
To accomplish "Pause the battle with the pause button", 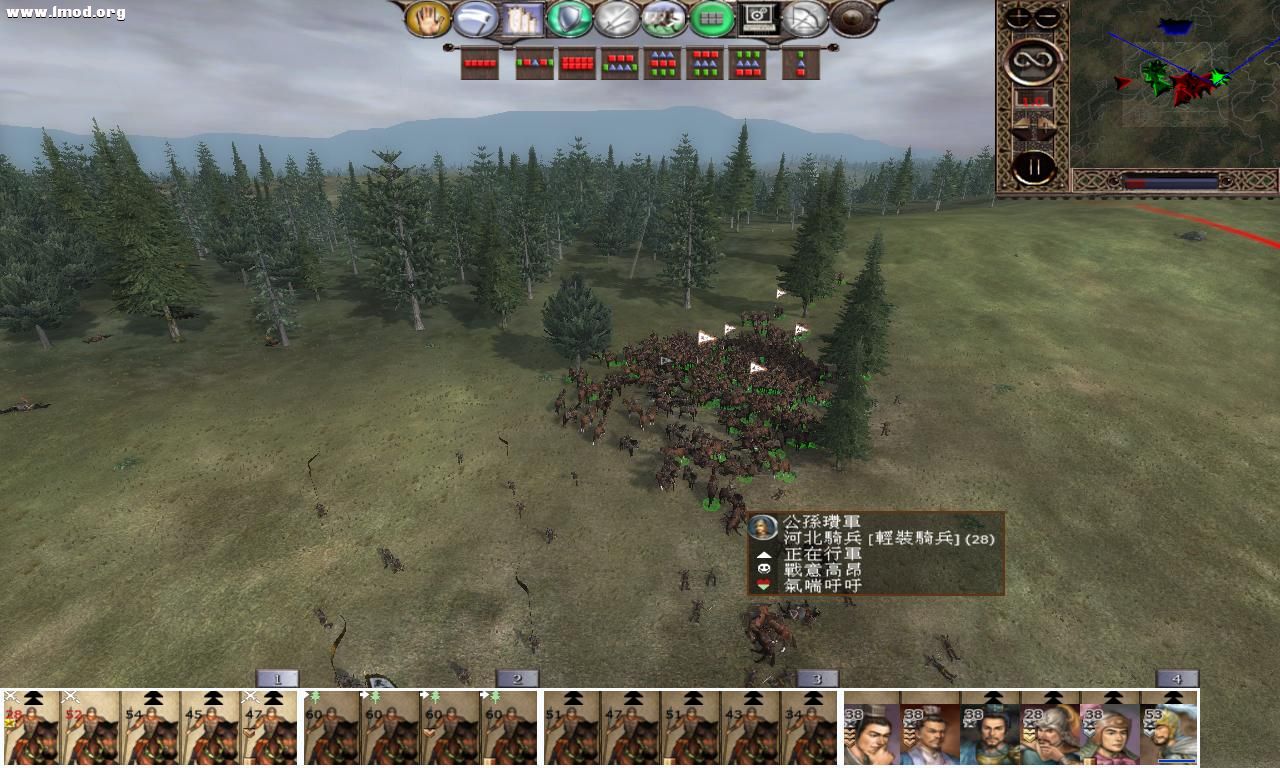I will point(1035,165).
